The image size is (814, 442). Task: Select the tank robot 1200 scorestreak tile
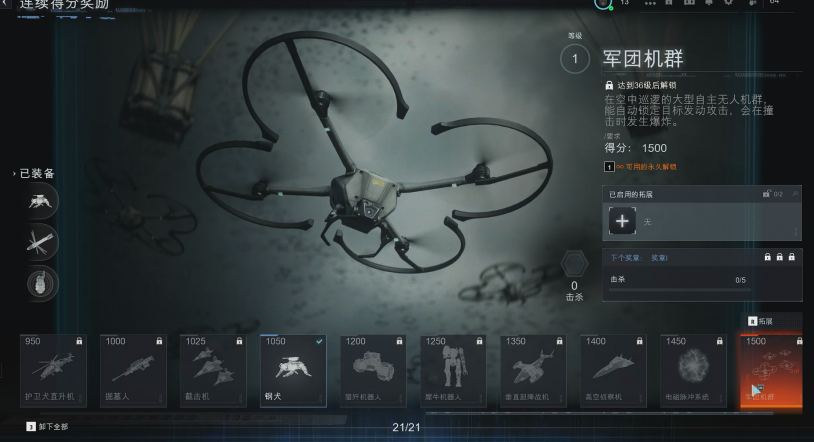pos(373,370)
